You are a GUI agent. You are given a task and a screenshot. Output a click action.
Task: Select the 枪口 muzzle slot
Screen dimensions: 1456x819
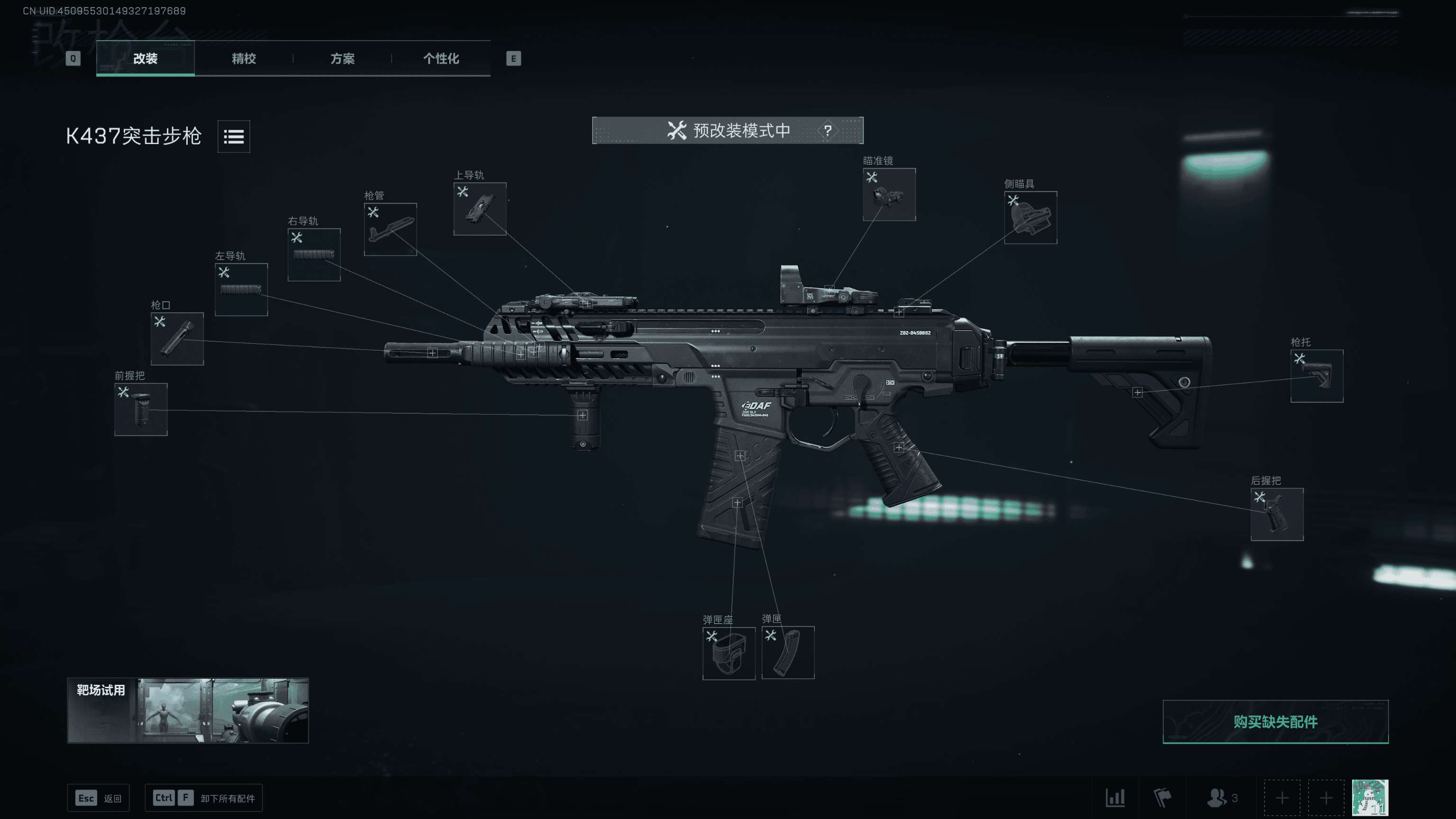177,338
